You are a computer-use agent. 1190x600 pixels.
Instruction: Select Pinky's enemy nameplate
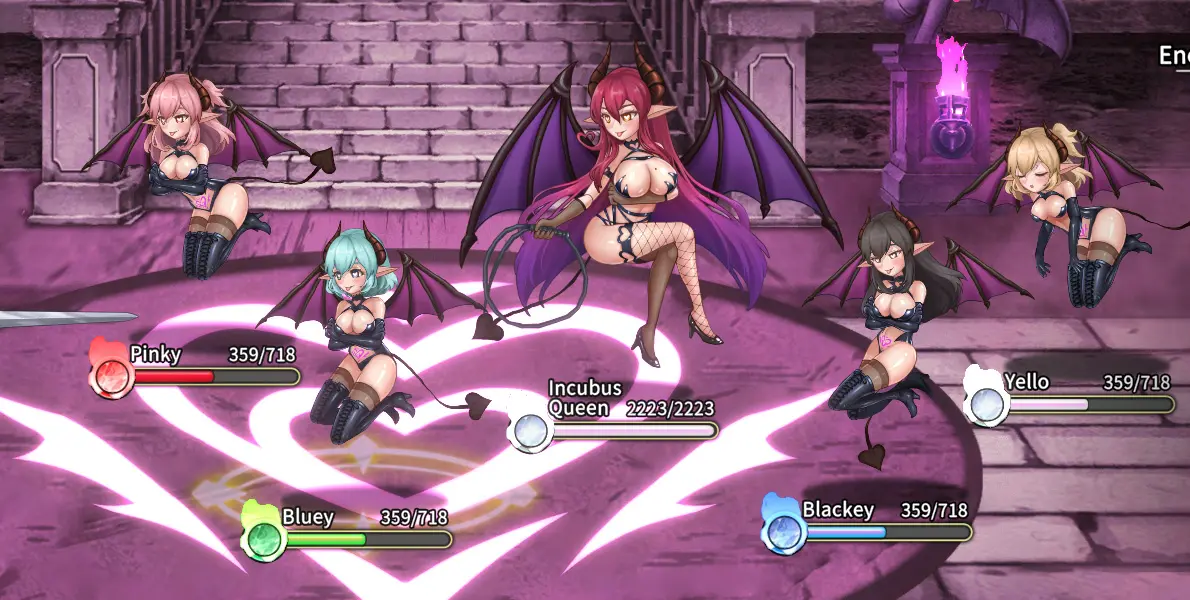[196, 367]
